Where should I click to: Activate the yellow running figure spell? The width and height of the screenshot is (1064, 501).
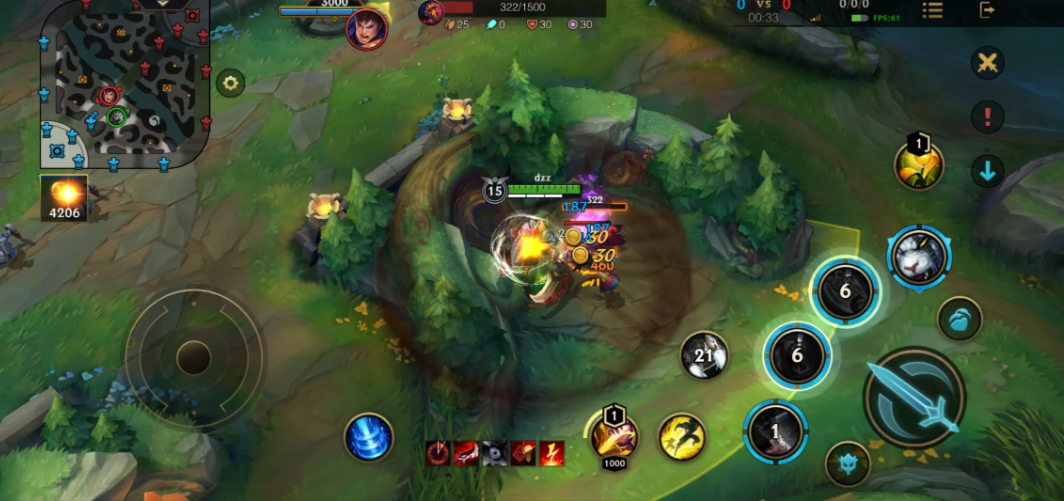[x=682, y=437]
